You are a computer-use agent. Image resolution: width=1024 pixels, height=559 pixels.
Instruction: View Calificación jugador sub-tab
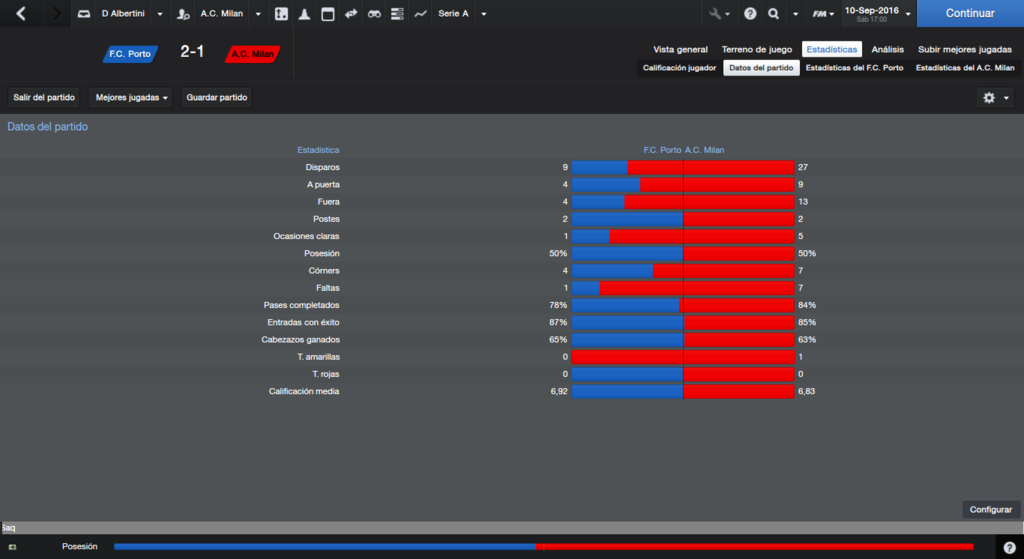click(x=679, y=68)
